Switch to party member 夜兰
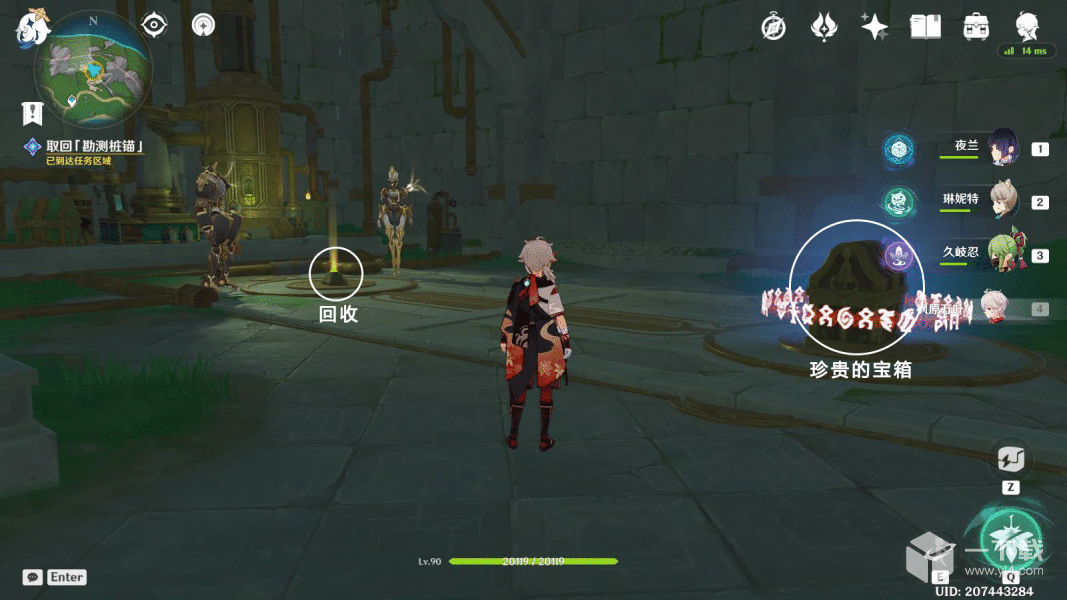The width and height of the screenshot is (1067, 600). pos(1003,148)
